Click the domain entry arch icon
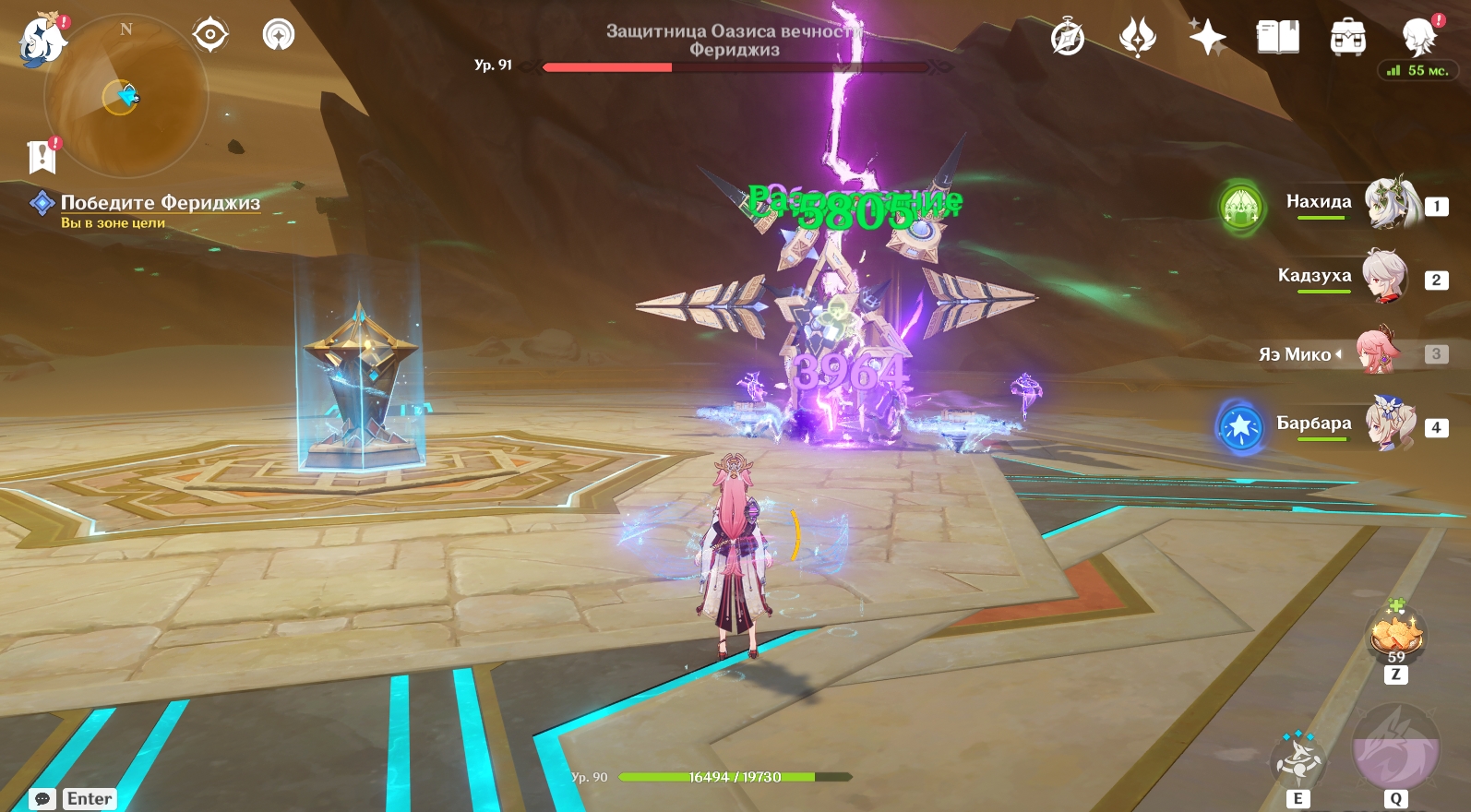1471x812 pixels. click(x=279, y=35)
